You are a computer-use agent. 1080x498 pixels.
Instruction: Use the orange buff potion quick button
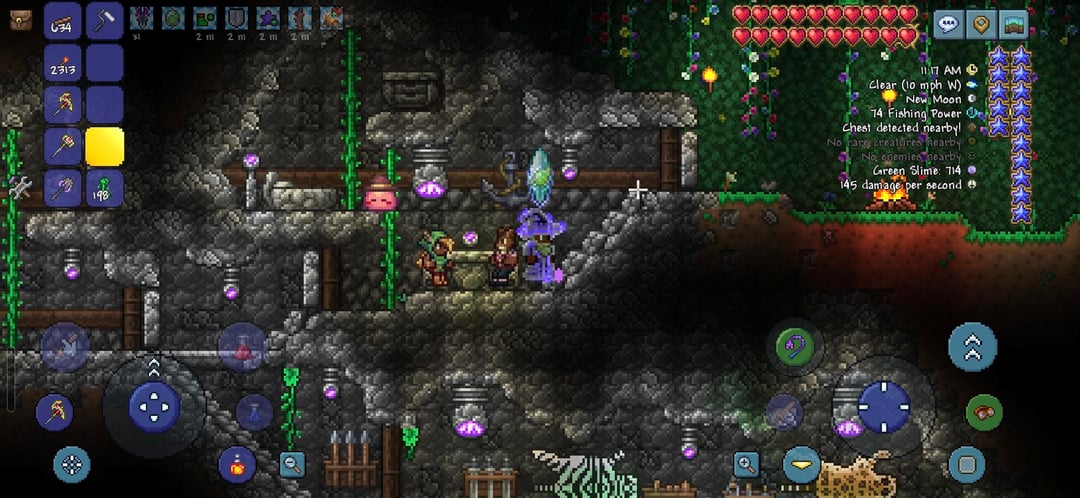click(x=237, y=465)
